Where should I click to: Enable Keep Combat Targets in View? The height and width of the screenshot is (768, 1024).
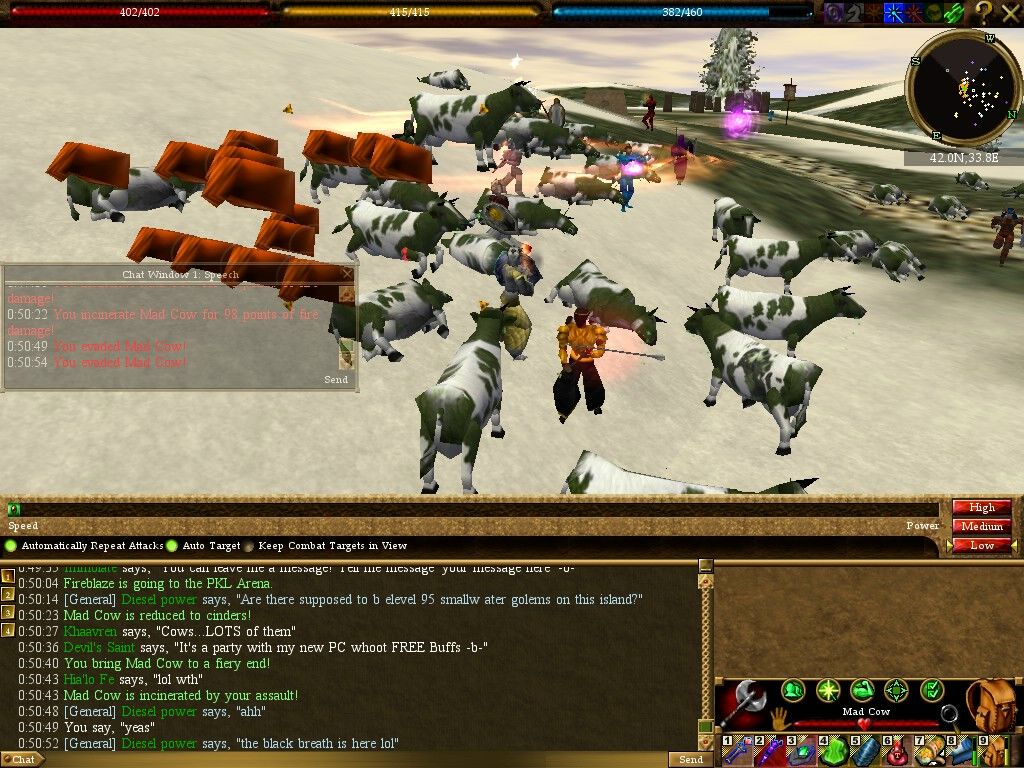click(x=249, y=546)
